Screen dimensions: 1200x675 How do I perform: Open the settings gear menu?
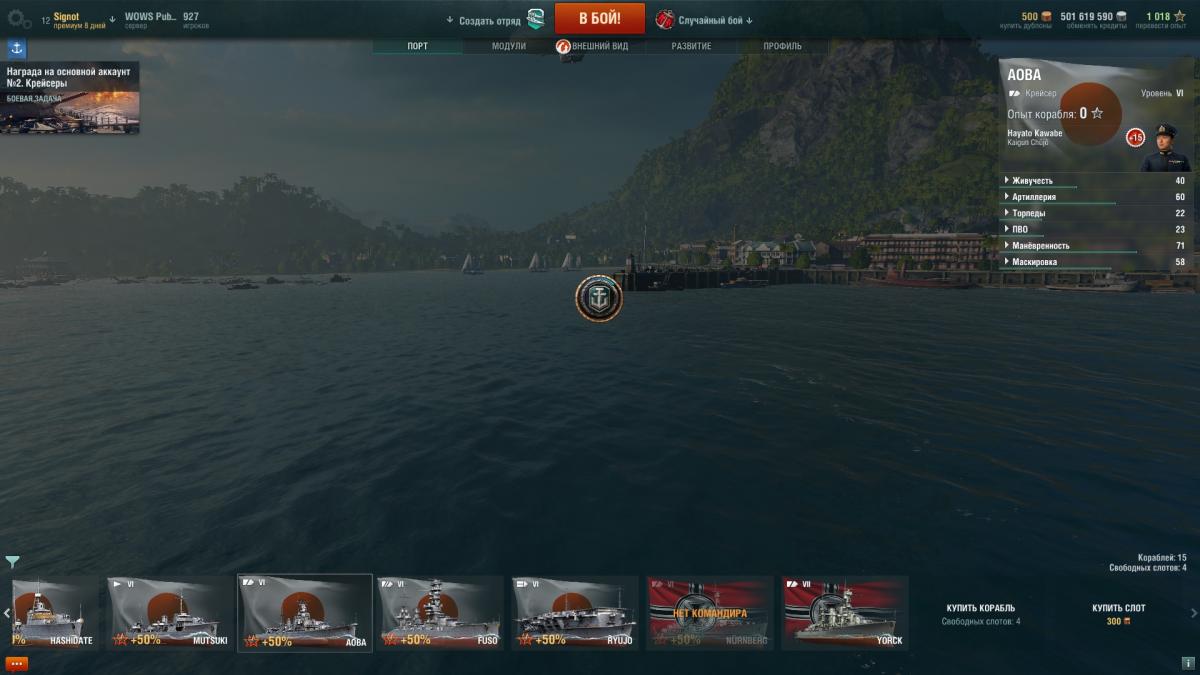[x=19, y=19]
